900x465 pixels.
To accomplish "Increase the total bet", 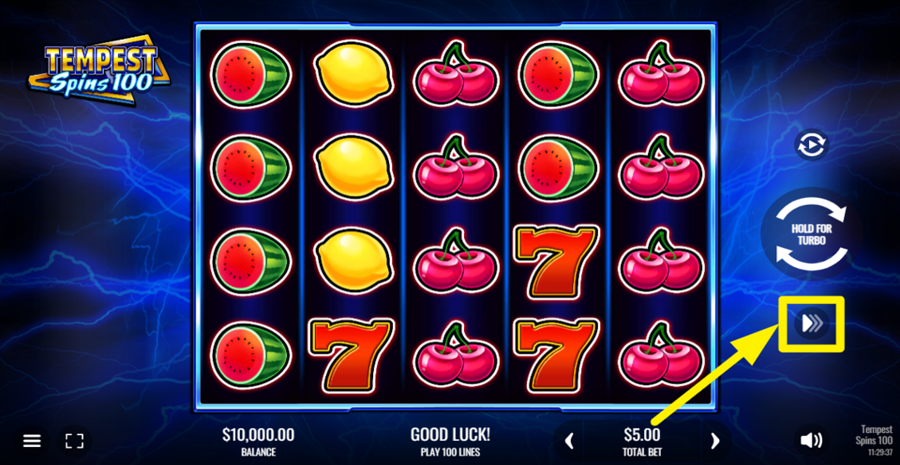I will (x=714, y=440).
